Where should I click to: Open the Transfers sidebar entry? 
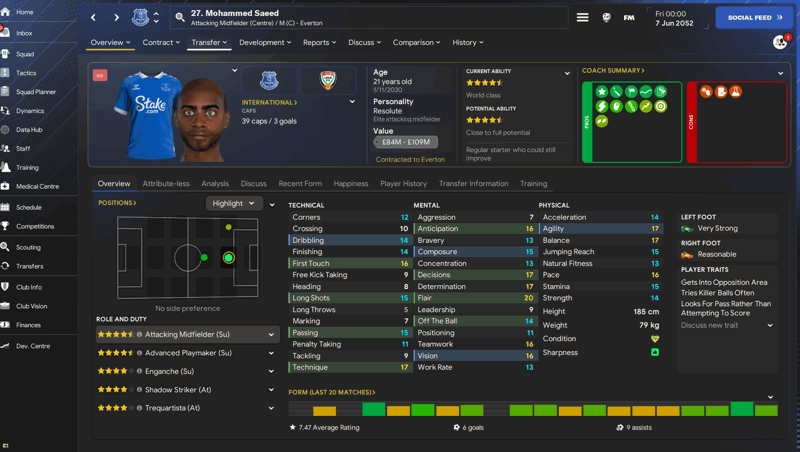pos(29,266)
